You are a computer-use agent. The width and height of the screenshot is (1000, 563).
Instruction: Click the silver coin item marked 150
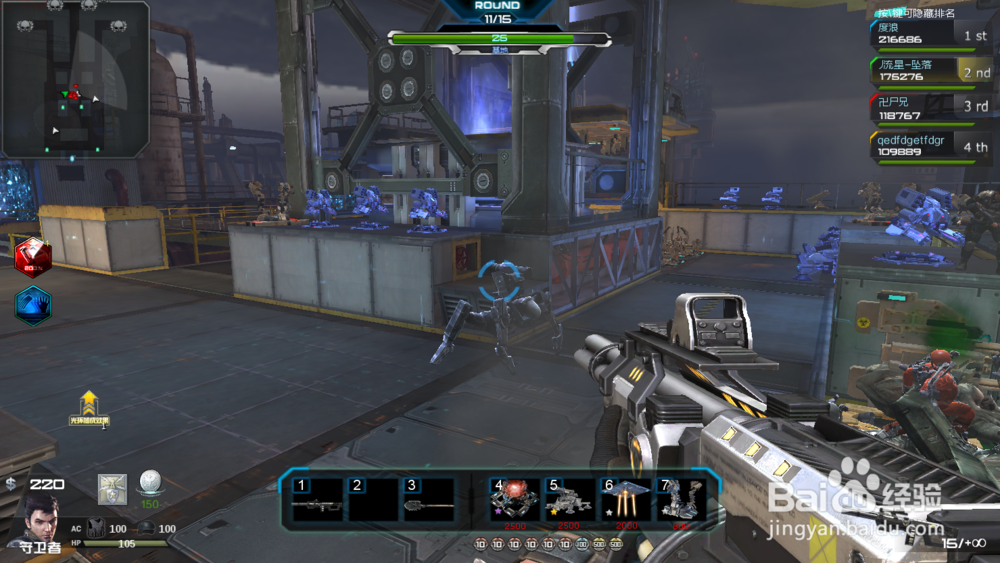(x=149, y=484)
